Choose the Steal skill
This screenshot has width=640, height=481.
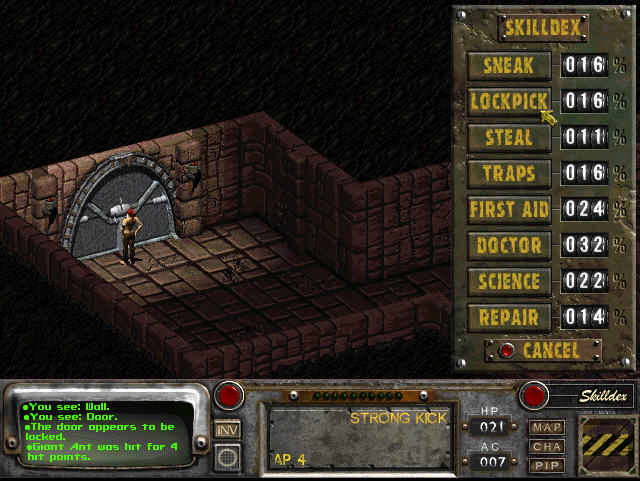coord(508,137)
